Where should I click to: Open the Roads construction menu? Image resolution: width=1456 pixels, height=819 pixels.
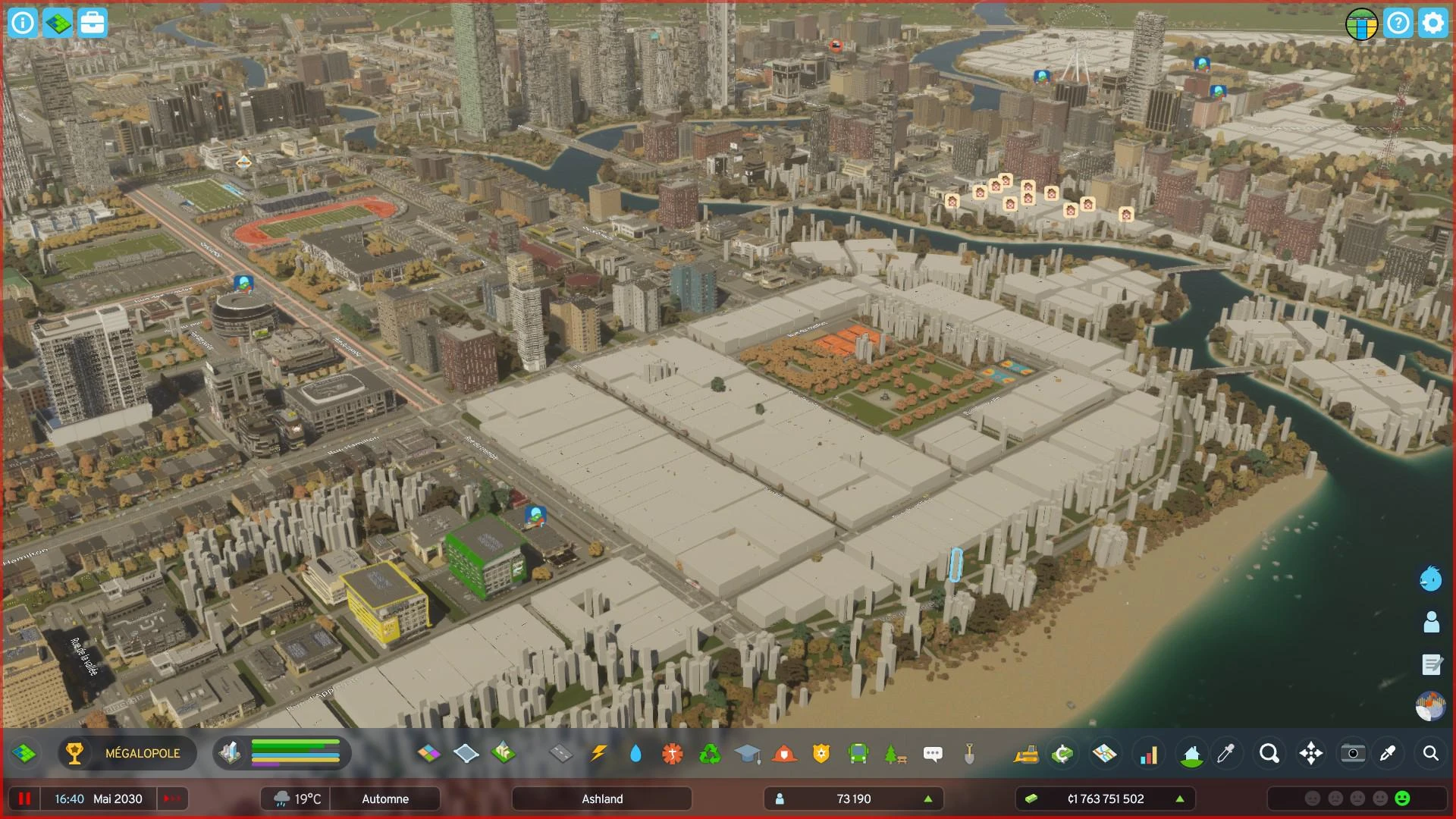(x=560, y=754)
